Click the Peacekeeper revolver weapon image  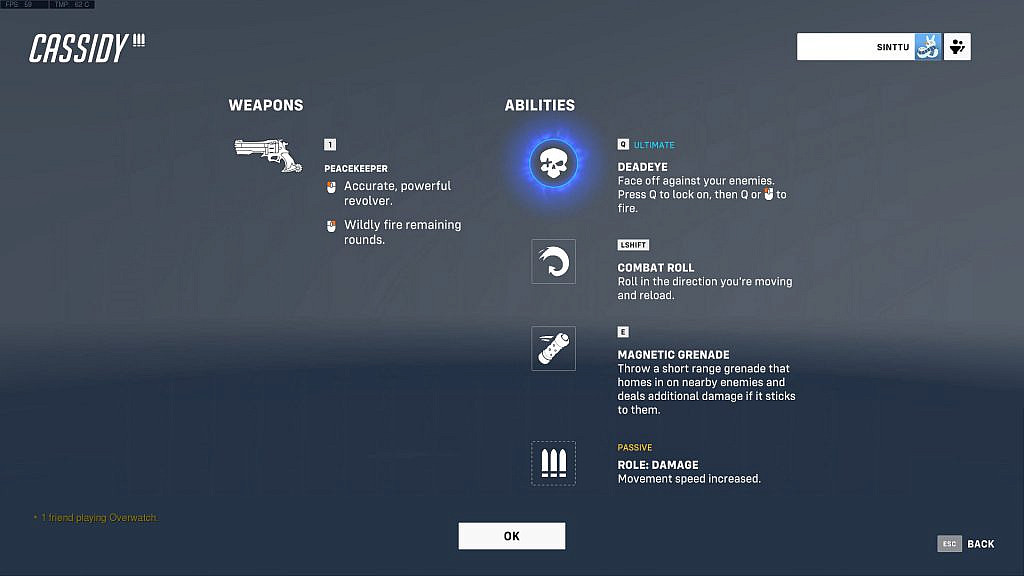coord(267,154)
